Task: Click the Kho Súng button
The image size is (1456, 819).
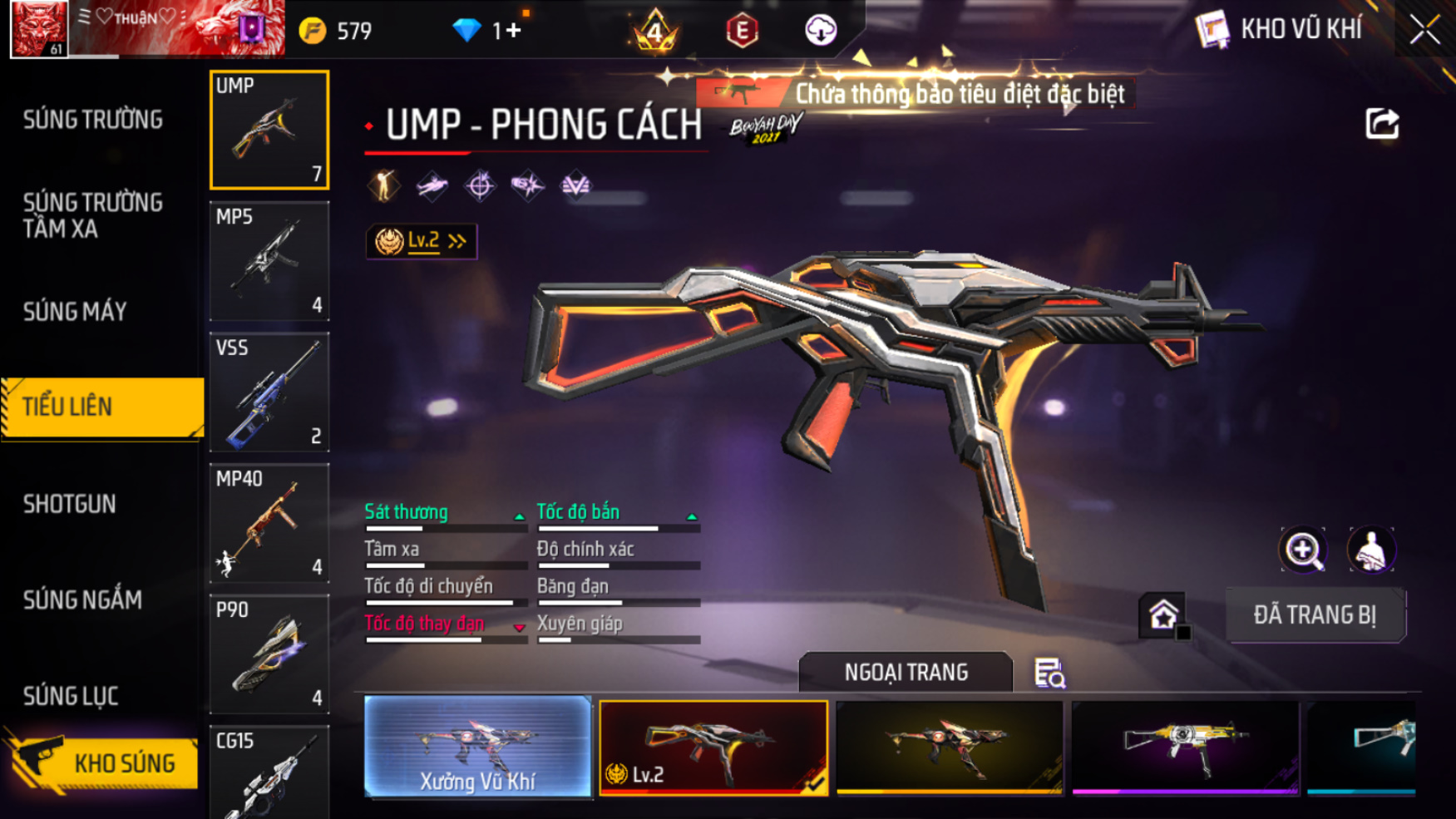Action: tap(106, 762)
